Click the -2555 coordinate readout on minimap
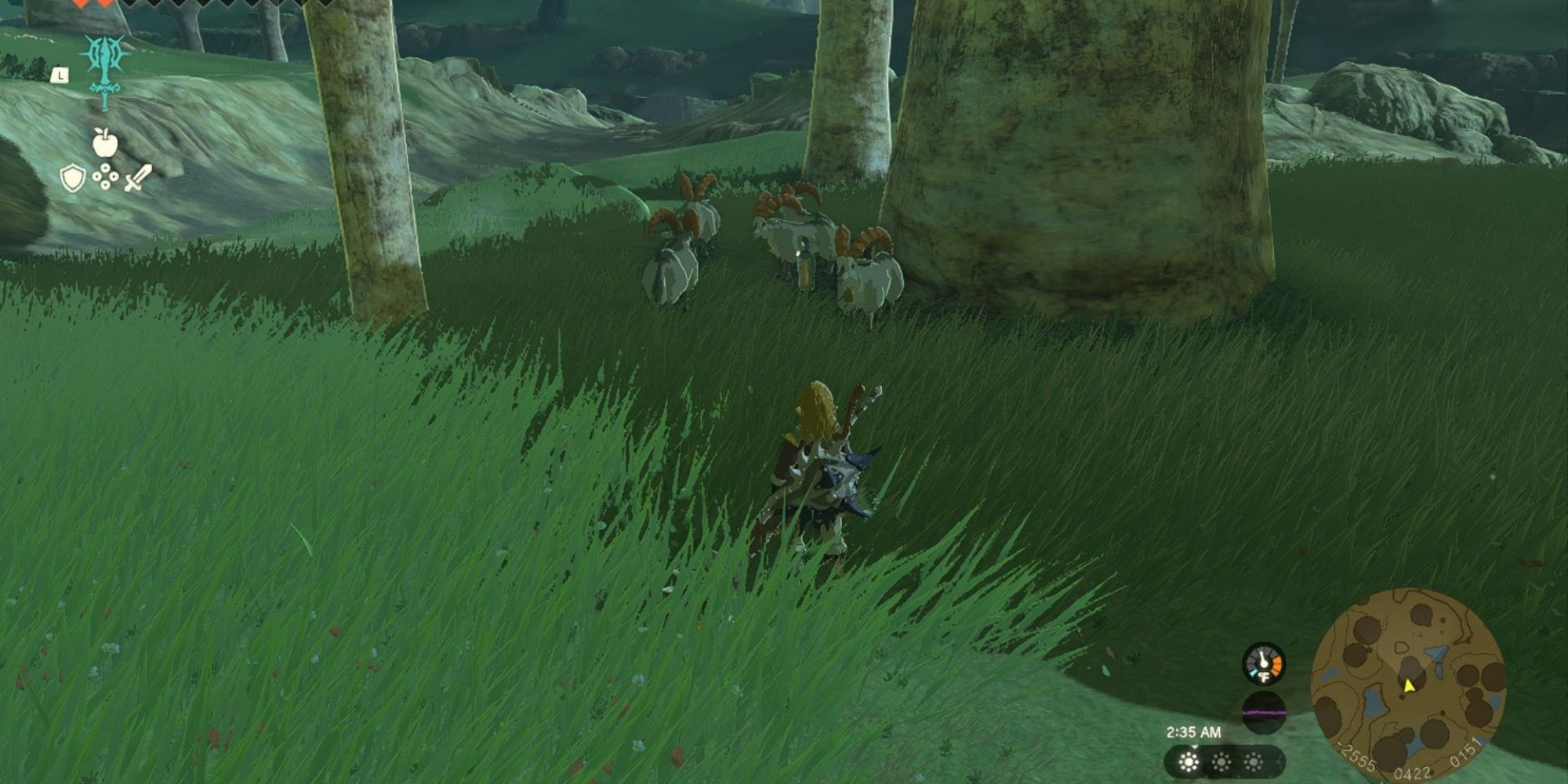The width and height of the screenshot is (1568, 784). (1359, 755)
